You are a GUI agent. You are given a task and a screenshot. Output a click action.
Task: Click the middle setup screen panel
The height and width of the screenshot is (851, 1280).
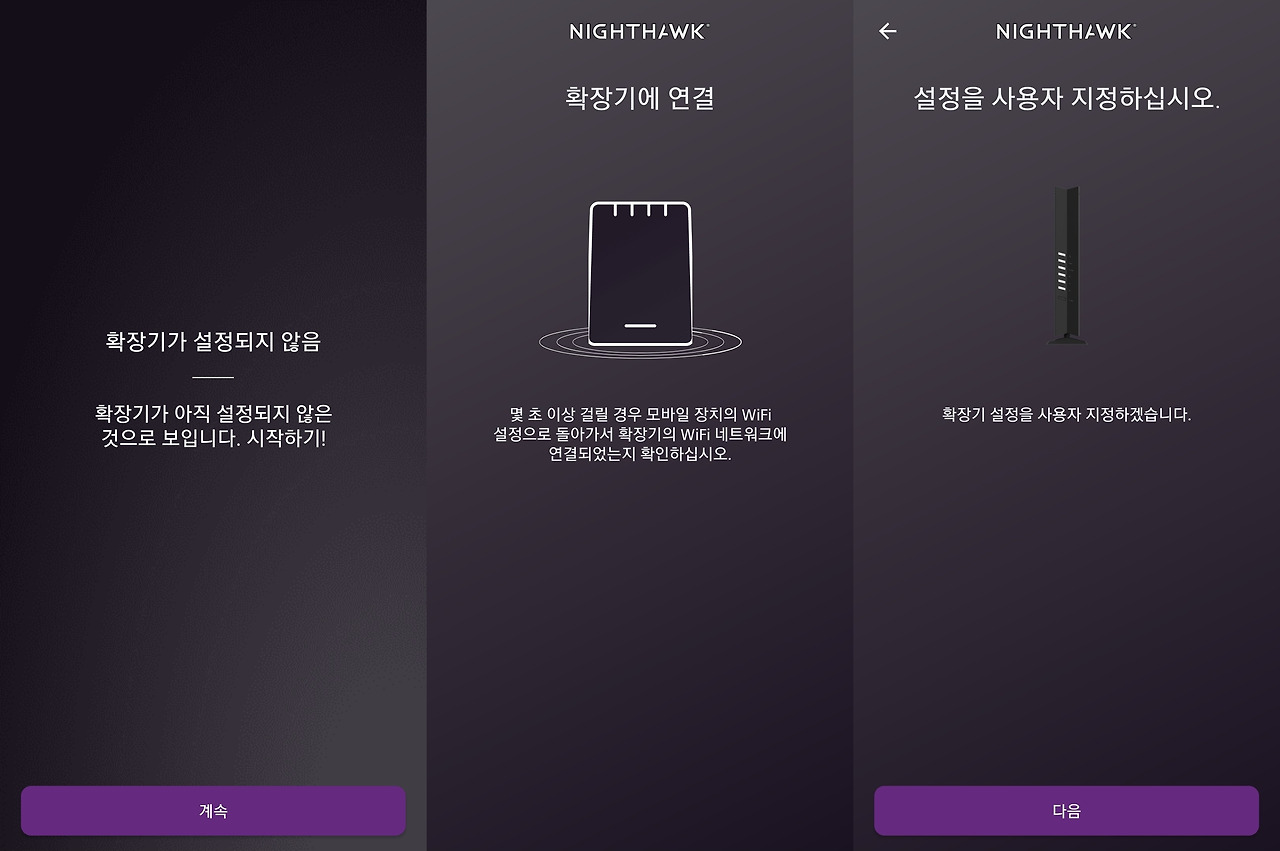pos(640,560)
